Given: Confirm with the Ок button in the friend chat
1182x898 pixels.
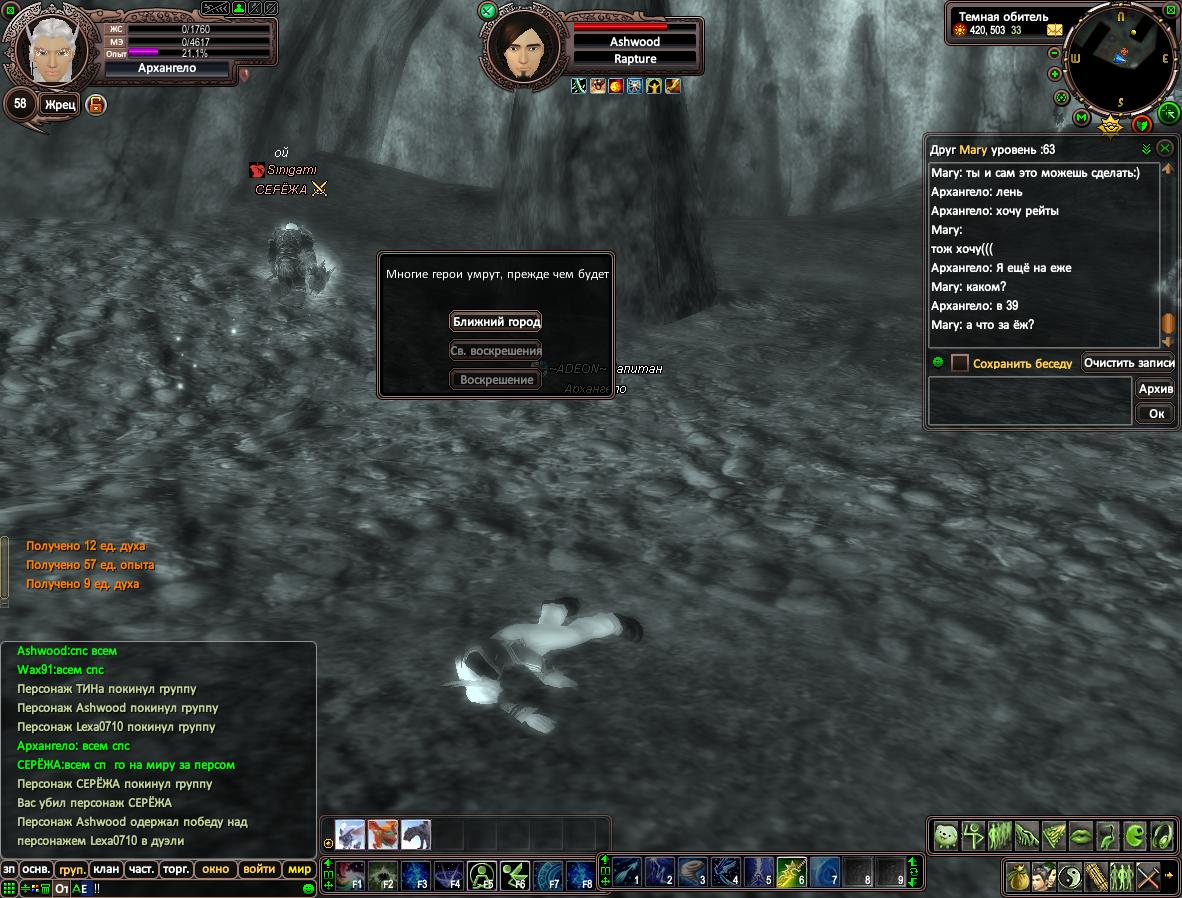Looking at the screenshot, I should 1156,413.
